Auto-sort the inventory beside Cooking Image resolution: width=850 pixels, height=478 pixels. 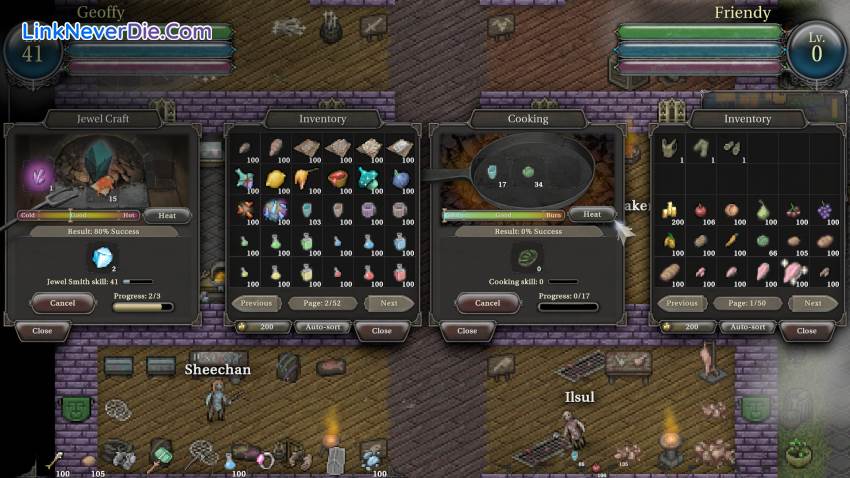click(747, 327)
